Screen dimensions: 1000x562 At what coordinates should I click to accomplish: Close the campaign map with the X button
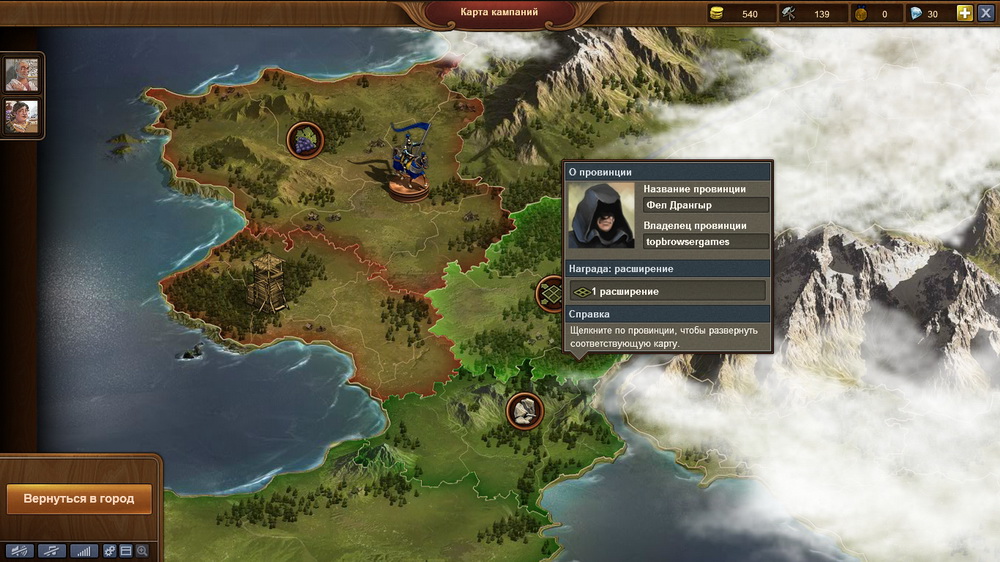[985, 13]
